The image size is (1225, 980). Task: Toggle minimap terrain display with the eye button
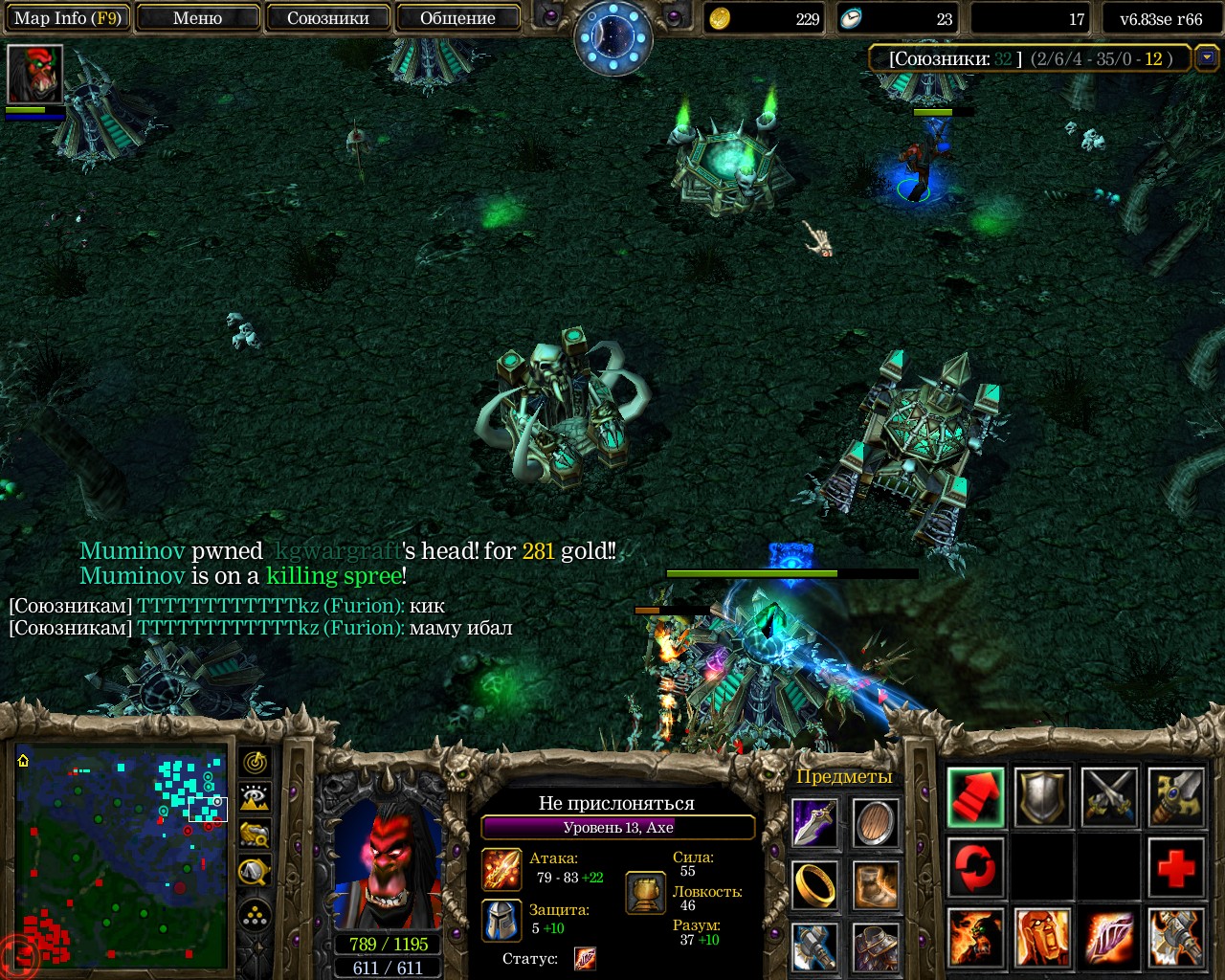click(x=255, y=798)
